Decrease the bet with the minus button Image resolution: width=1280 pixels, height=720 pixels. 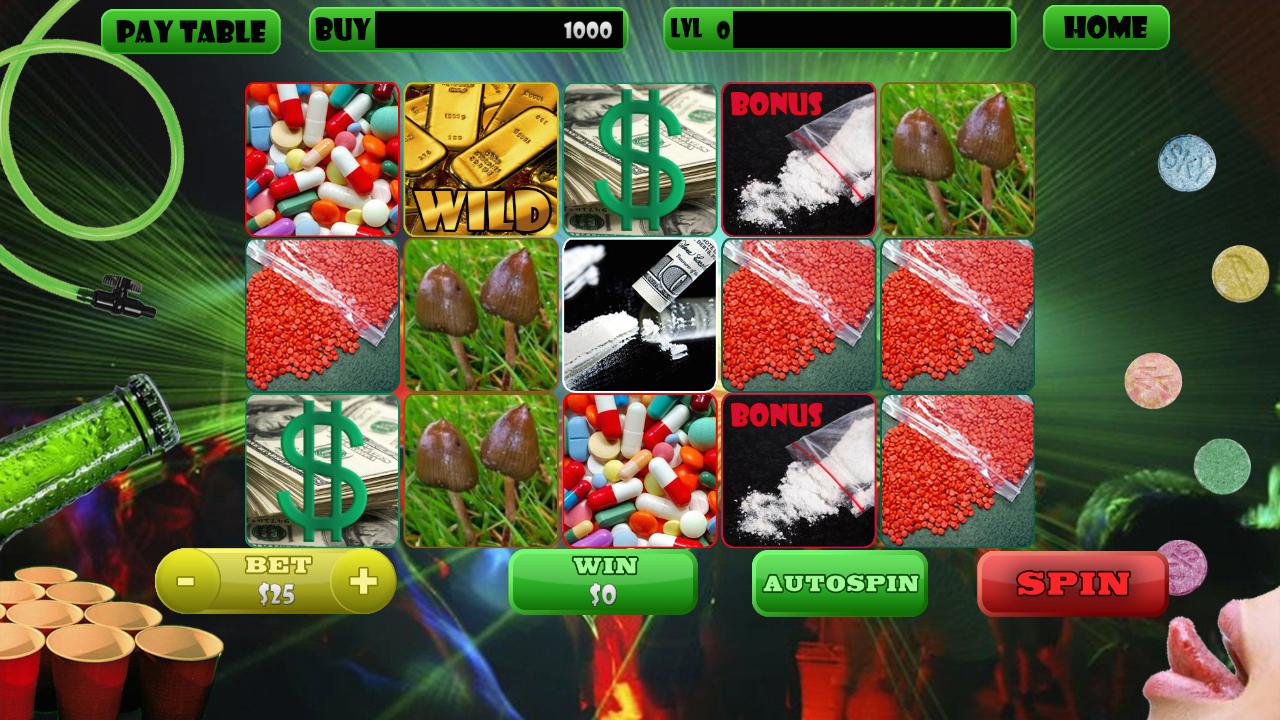click(x=185, y=580)
